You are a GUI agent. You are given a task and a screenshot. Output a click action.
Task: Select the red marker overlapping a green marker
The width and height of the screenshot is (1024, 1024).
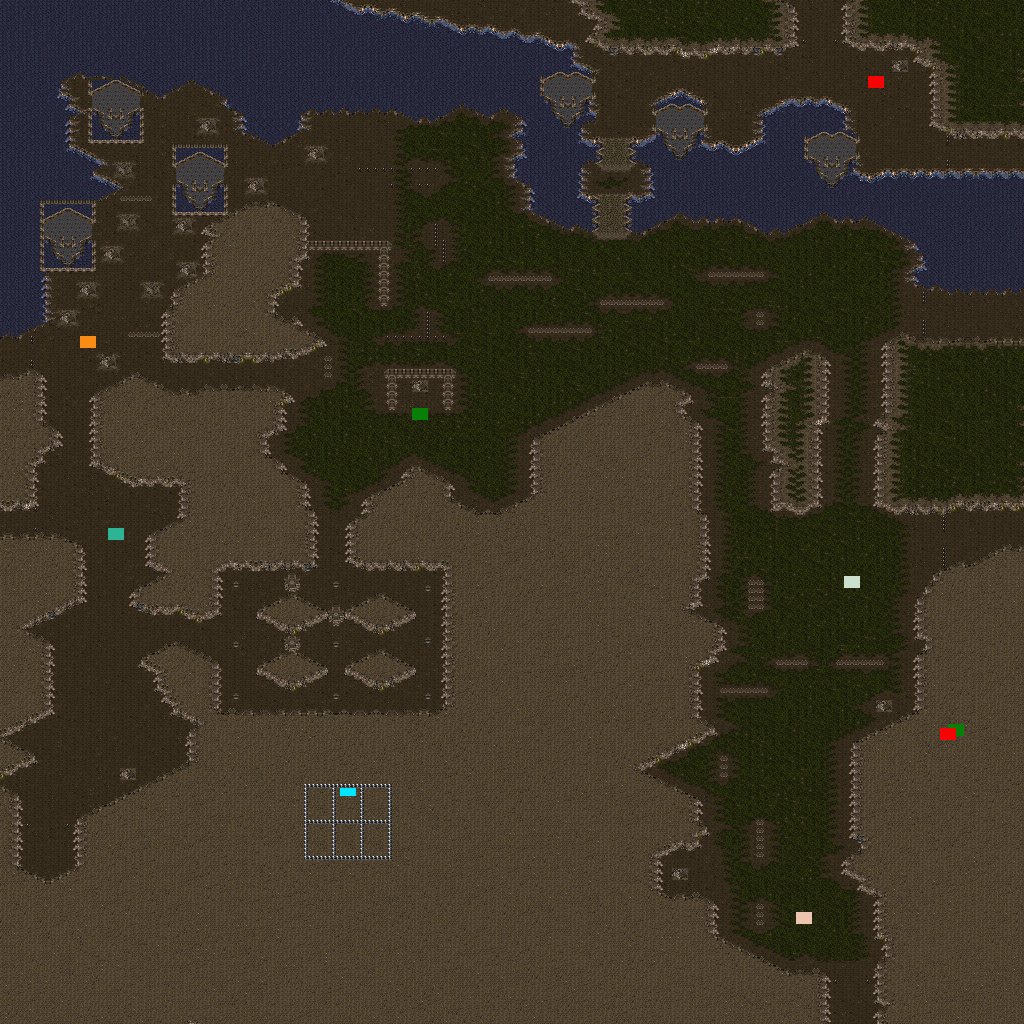click(946, 735)
